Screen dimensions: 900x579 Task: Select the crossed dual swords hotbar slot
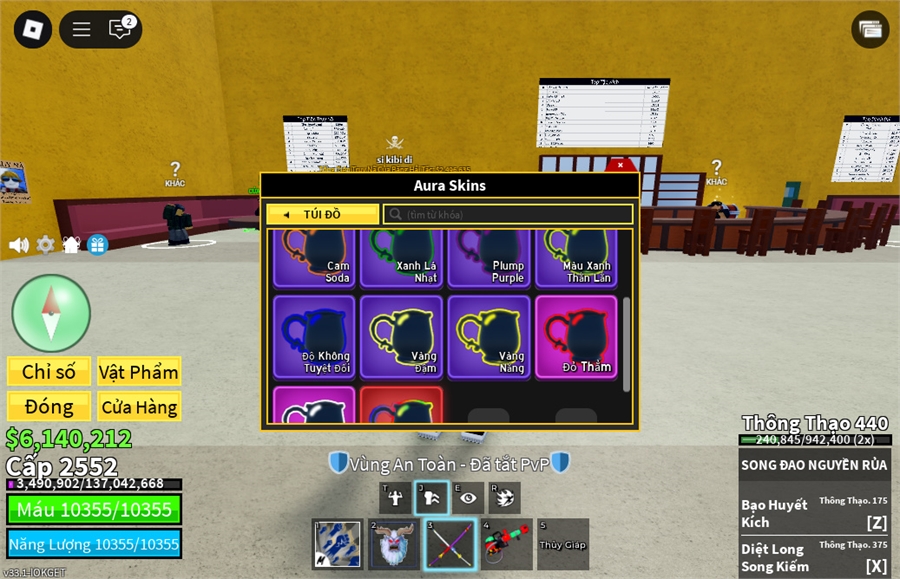[450, 545]
